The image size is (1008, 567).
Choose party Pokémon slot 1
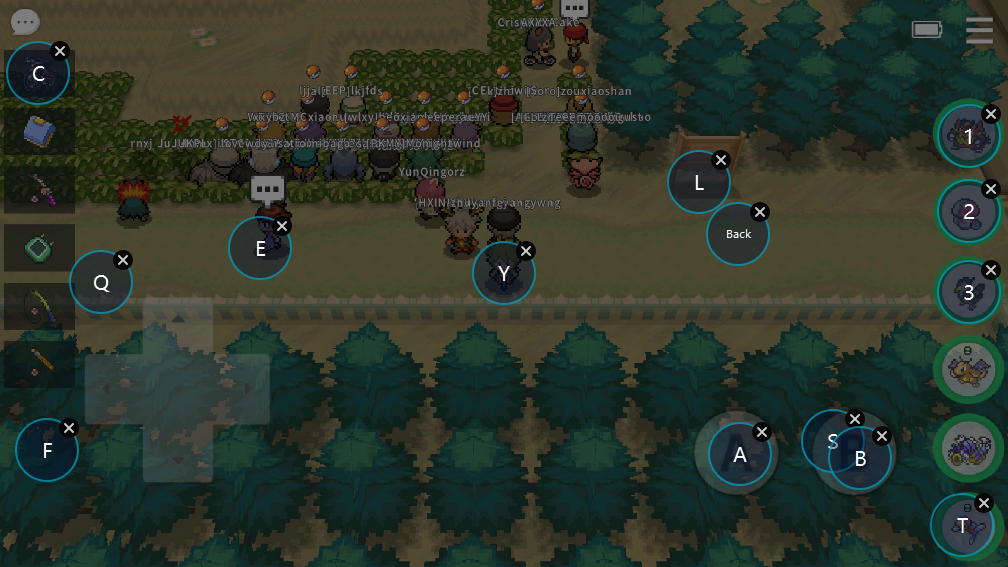[968, 135]
